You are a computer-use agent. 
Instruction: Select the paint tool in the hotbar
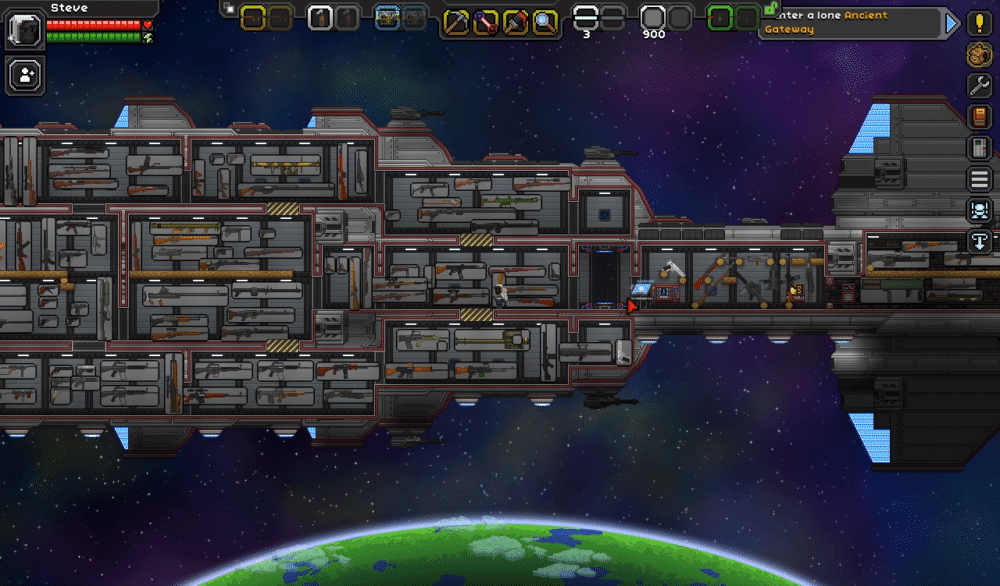click(515, 21)
